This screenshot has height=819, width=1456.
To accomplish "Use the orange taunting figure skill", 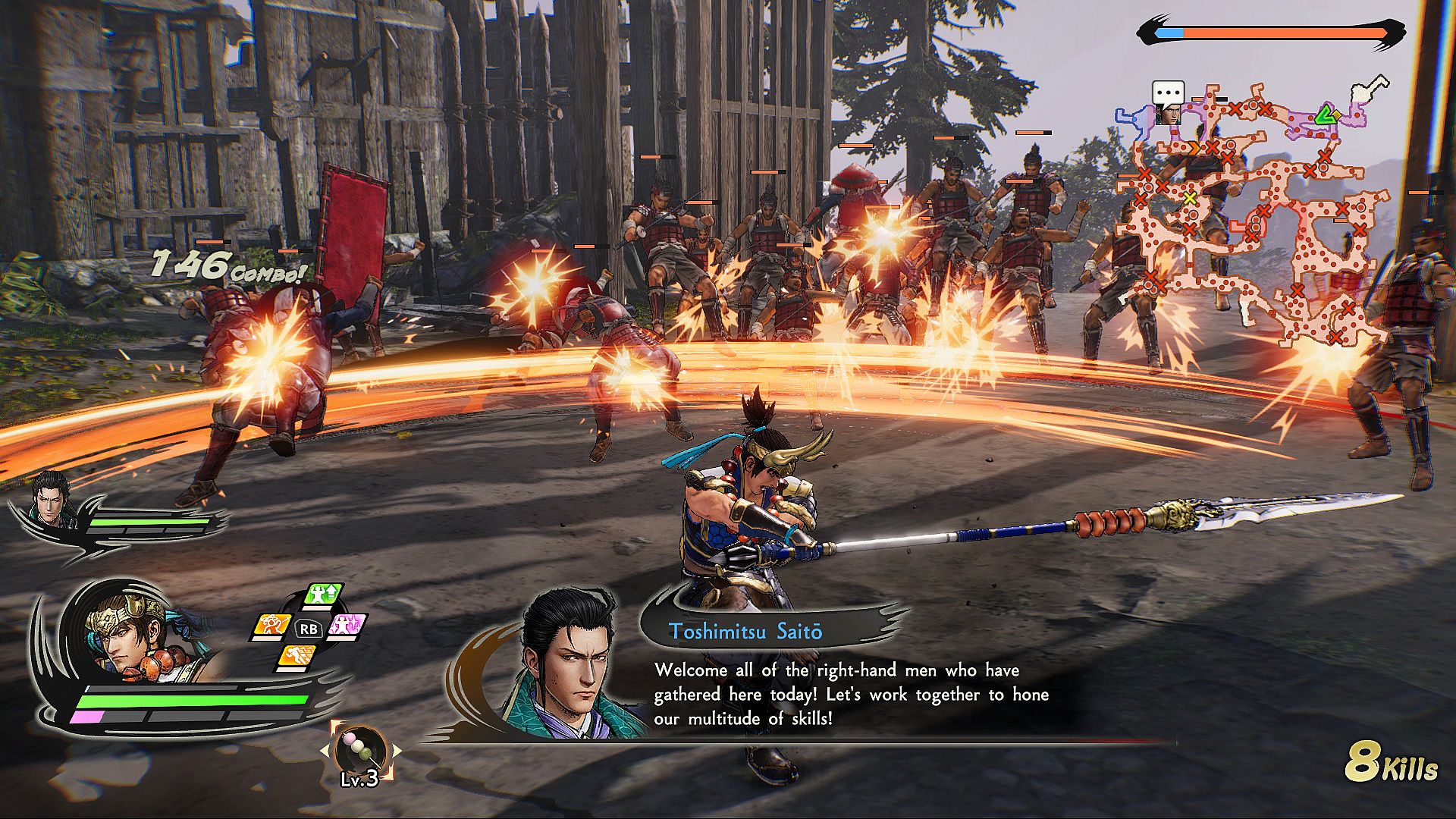I will 271,626.
